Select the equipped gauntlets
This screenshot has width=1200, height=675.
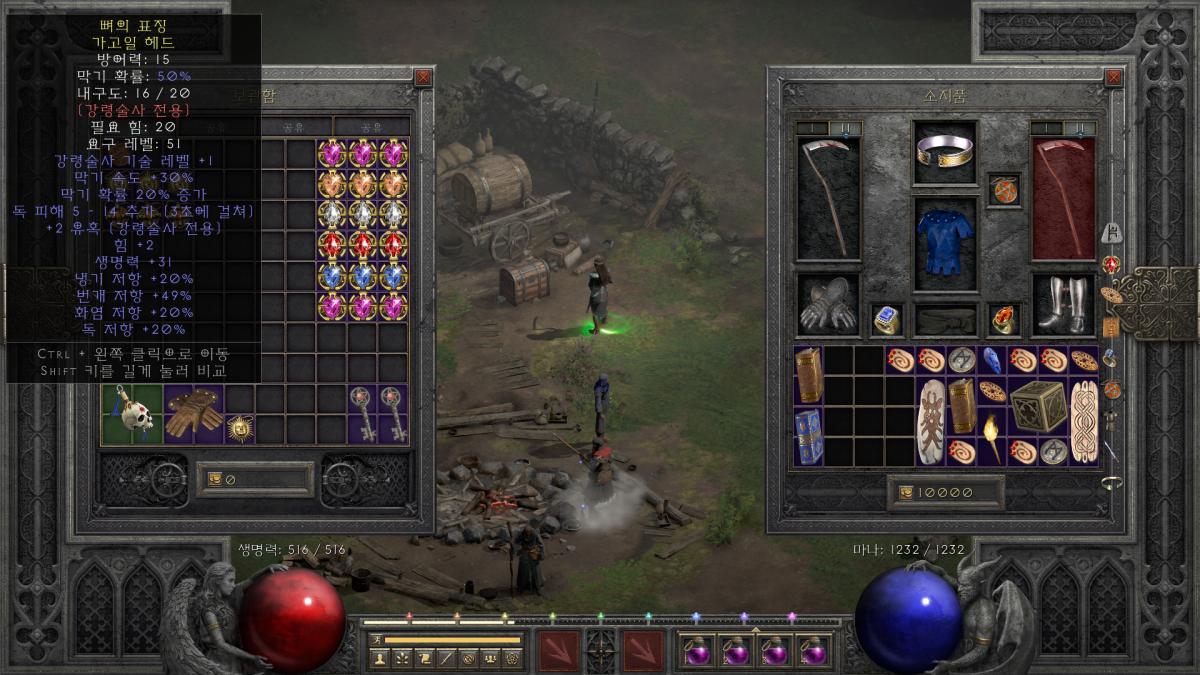[x=828, y=305]
